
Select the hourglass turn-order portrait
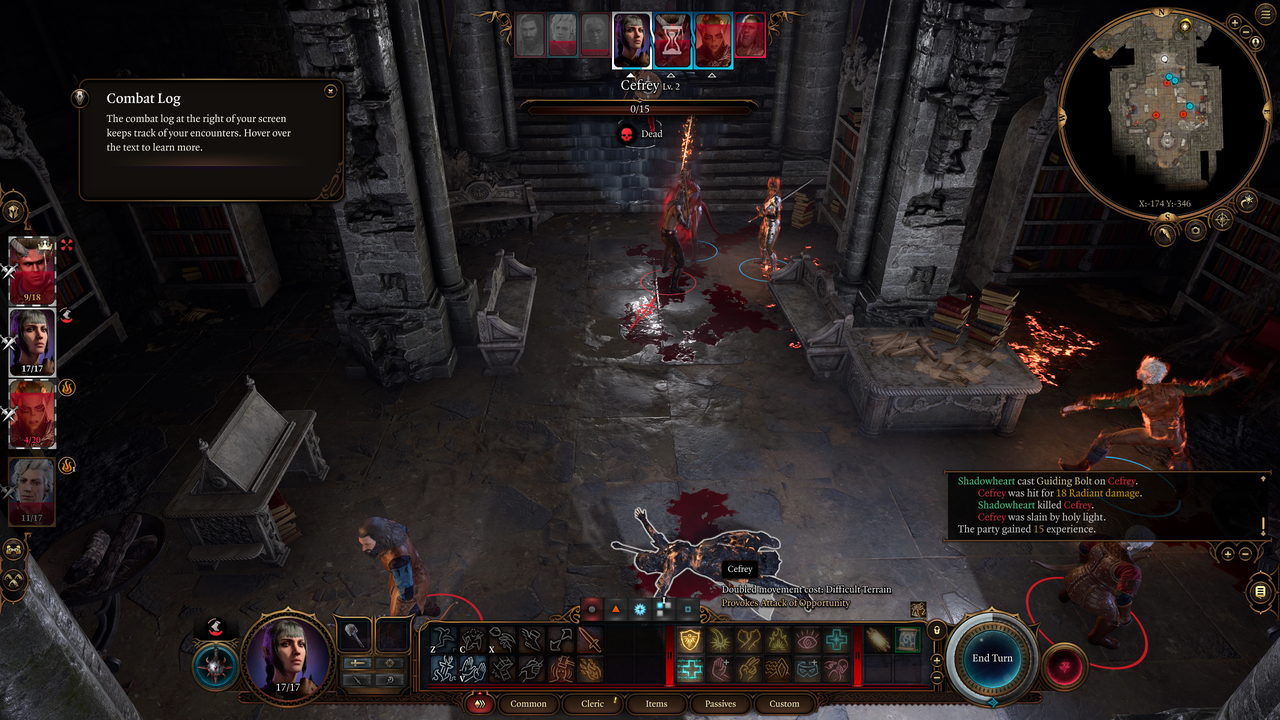pyautogui.click(x=670, y=41)
